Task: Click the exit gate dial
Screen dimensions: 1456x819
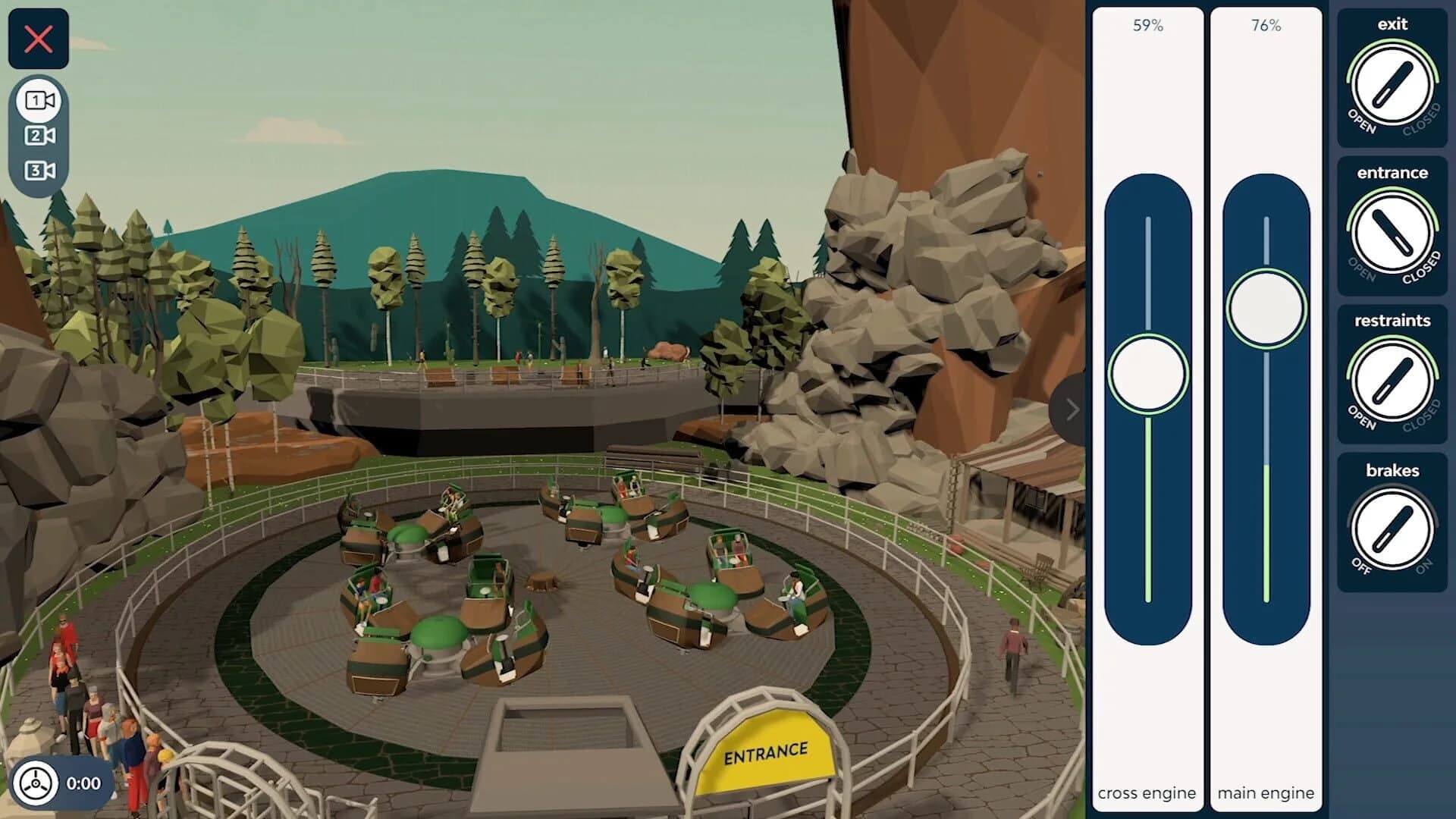Action: point(1392,86)
